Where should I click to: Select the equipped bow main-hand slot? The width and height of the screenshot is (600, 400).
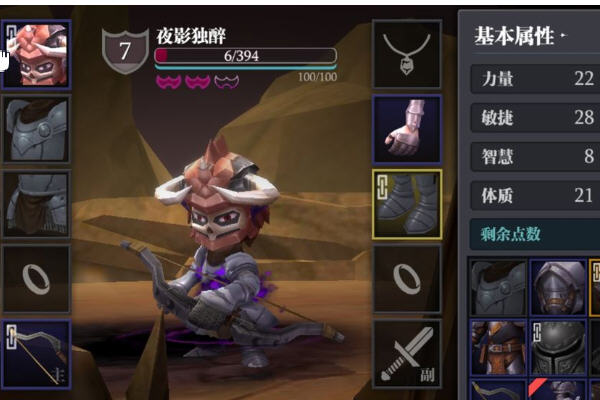coord(37,353)
